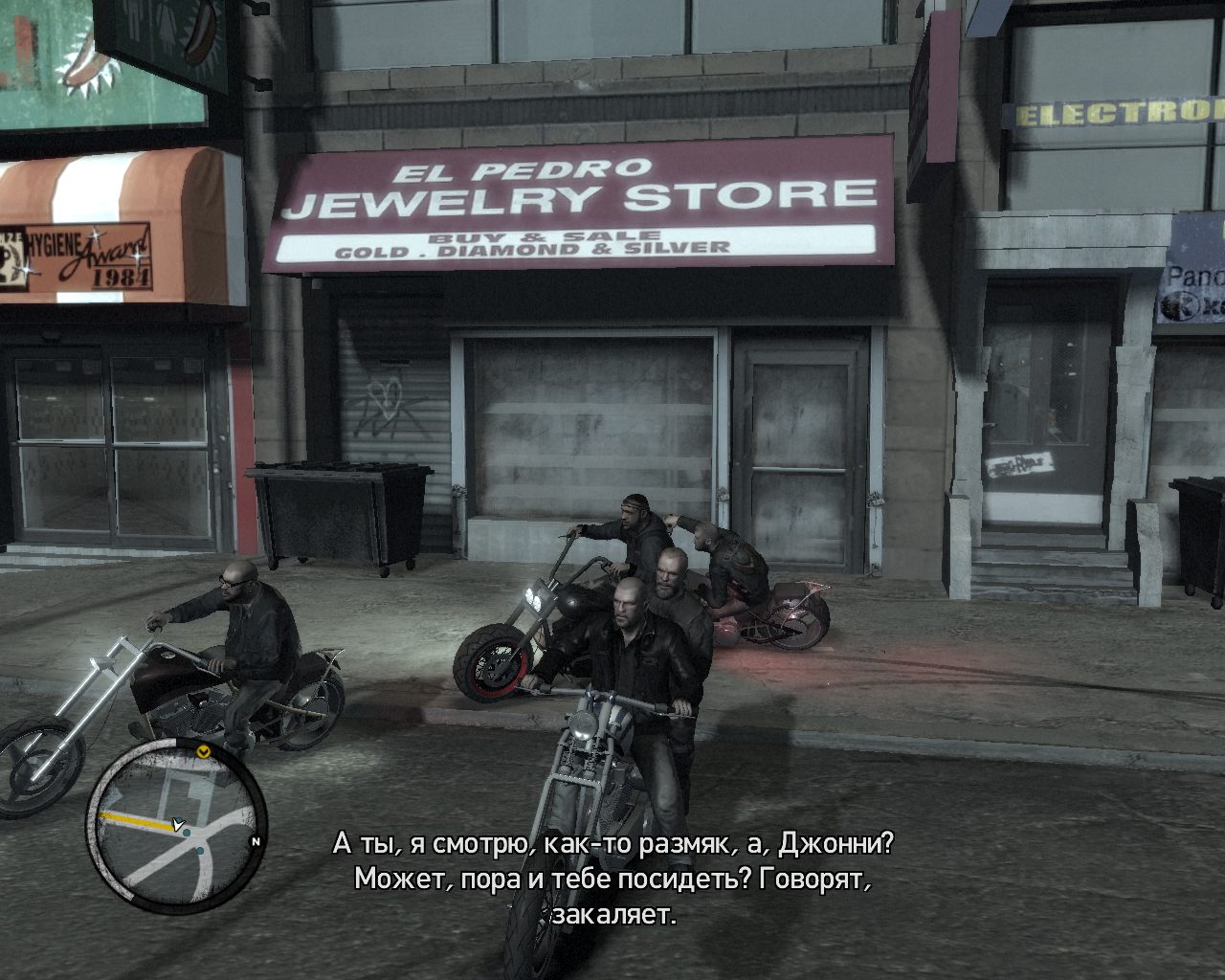
Task: Select the yellow objective marker on the radar rim
Action: tap(203, 752)
